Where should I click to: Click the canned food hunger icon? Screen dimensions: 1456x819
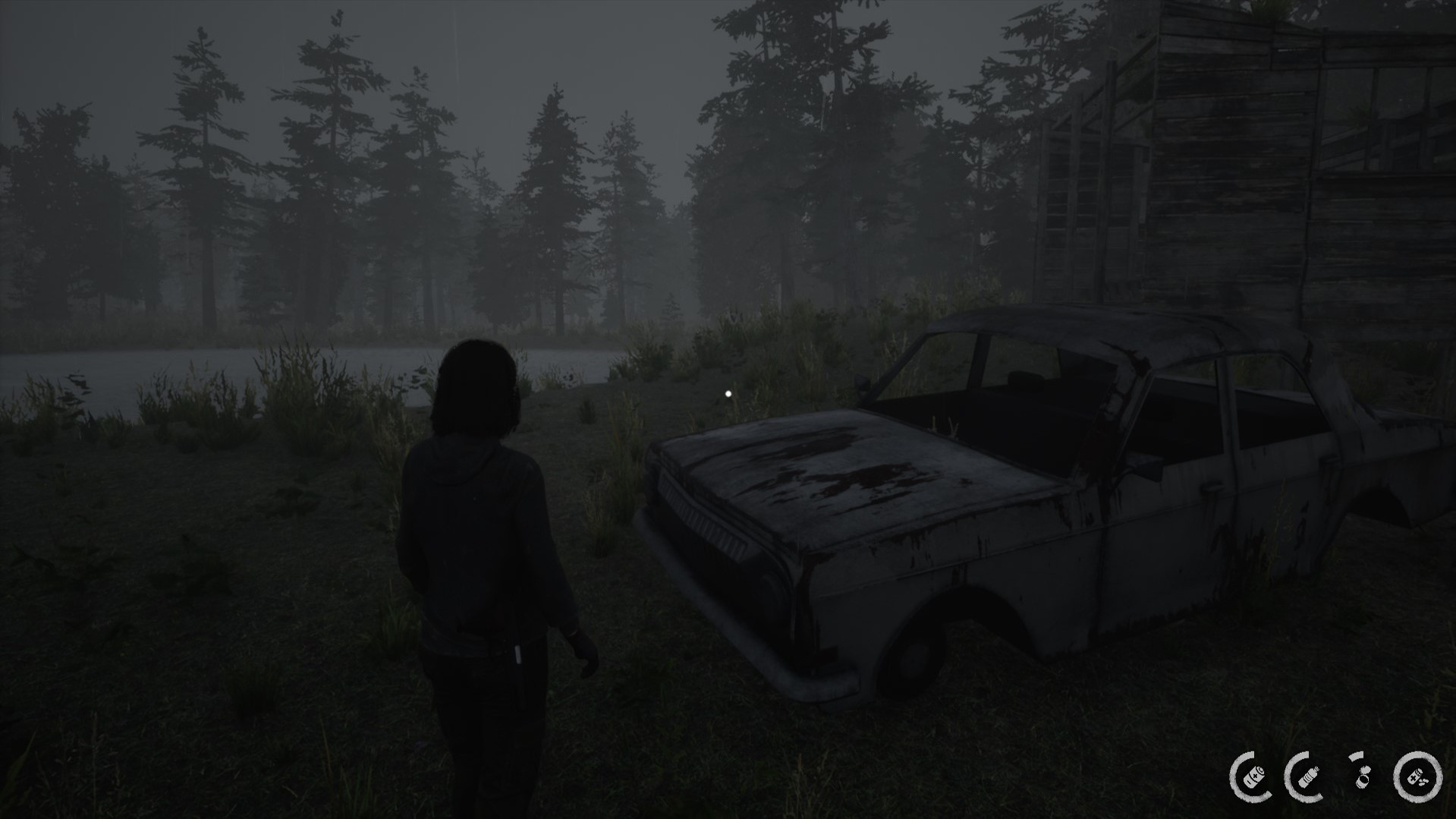pos(1363,778)
